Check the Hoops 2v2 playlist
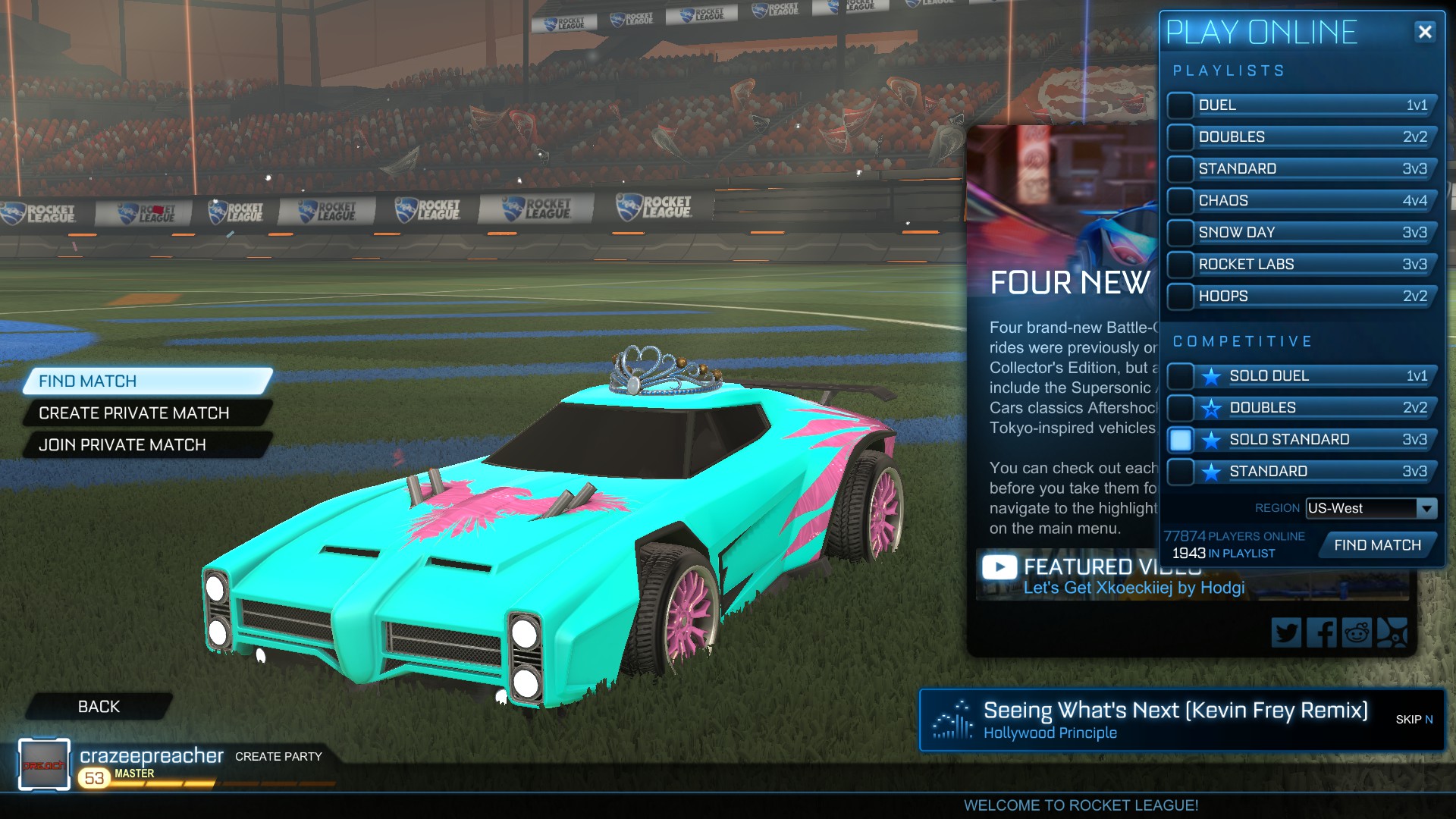The image size is (1456, 819). (1180, 296)
